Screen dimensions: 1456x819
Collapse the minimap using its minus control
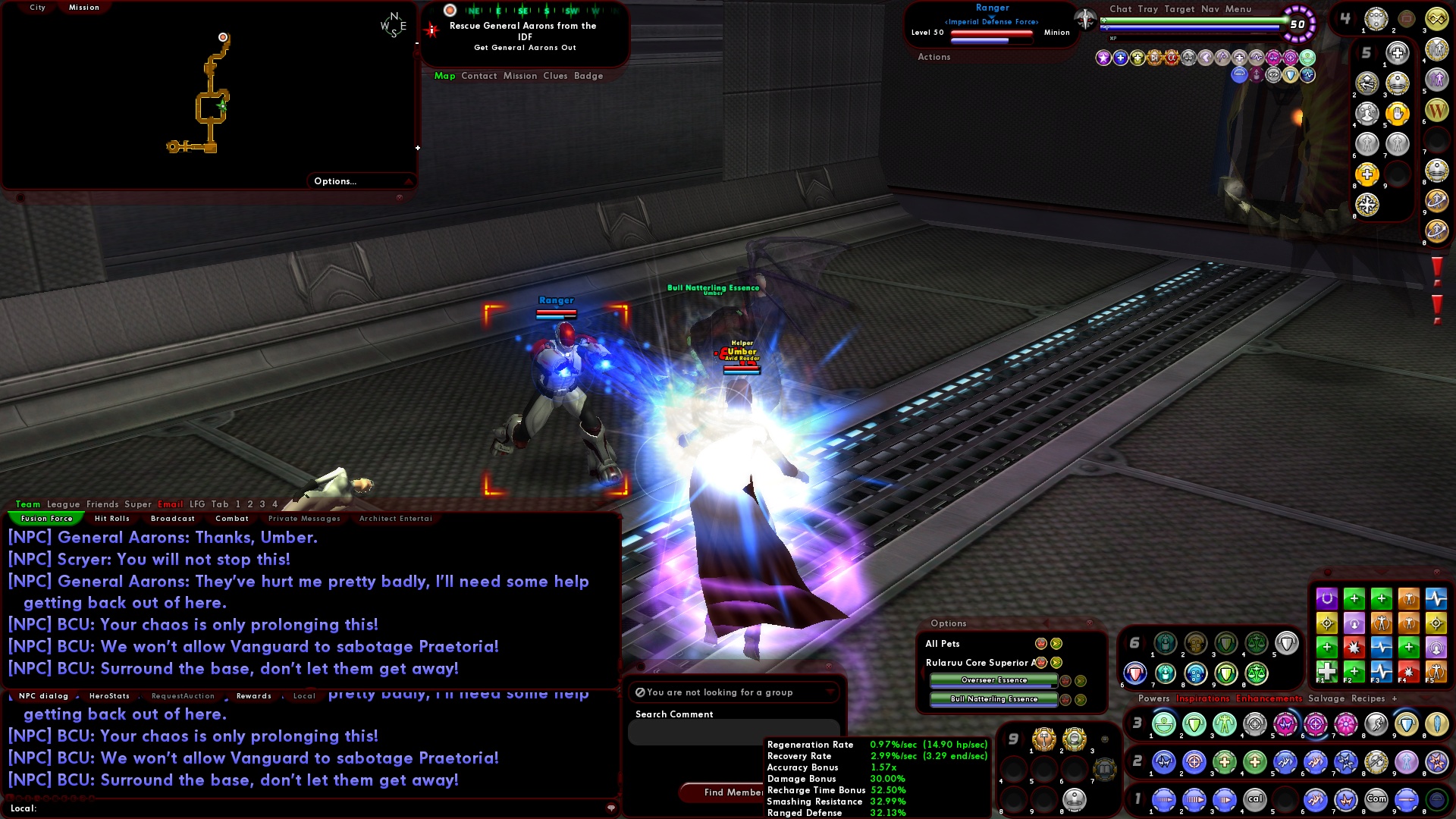[416, 148]
